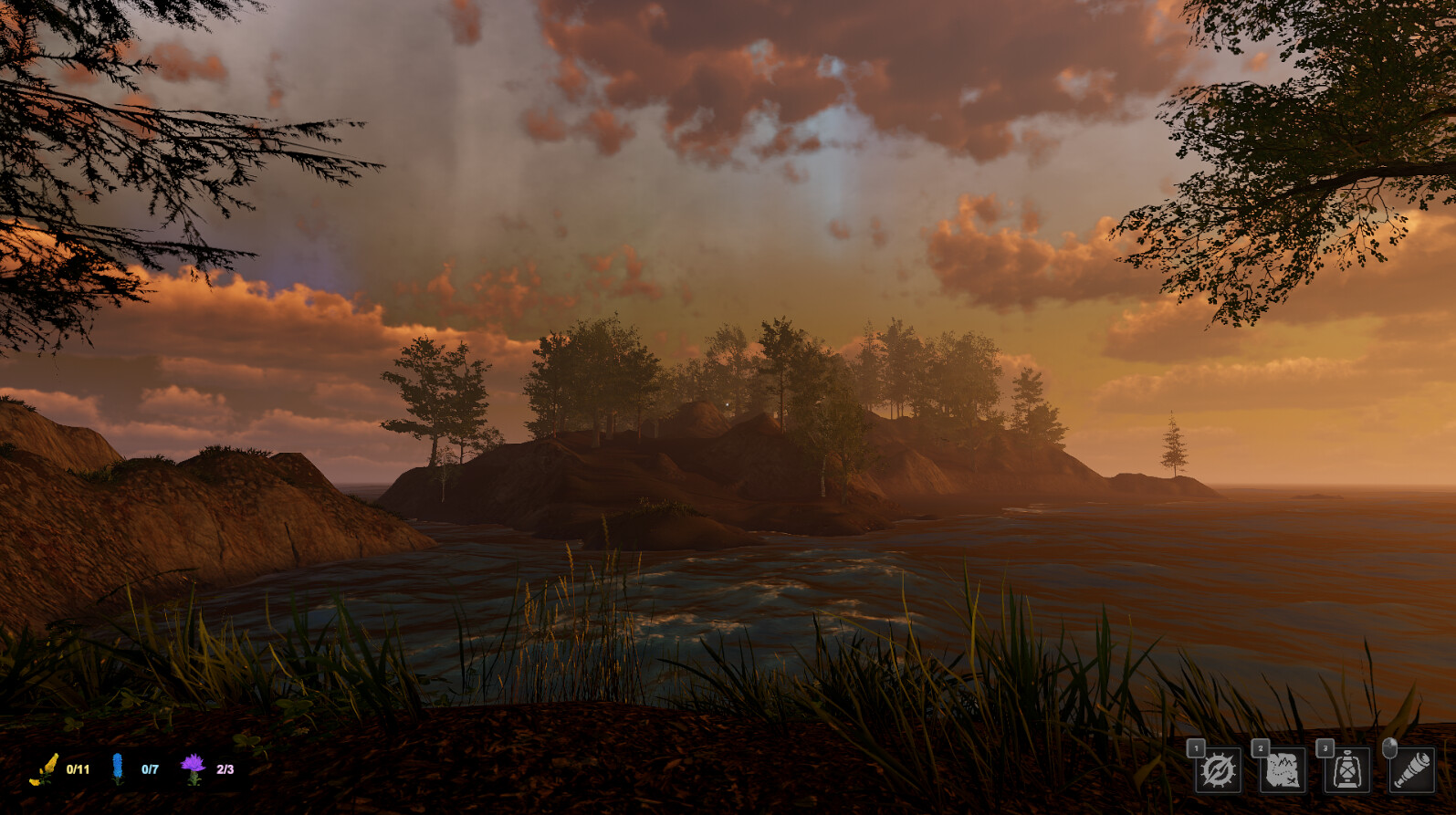Select the 0/11 yellow flower count
Viewport: 1456px width, 815px height.
tap(76, 771)
